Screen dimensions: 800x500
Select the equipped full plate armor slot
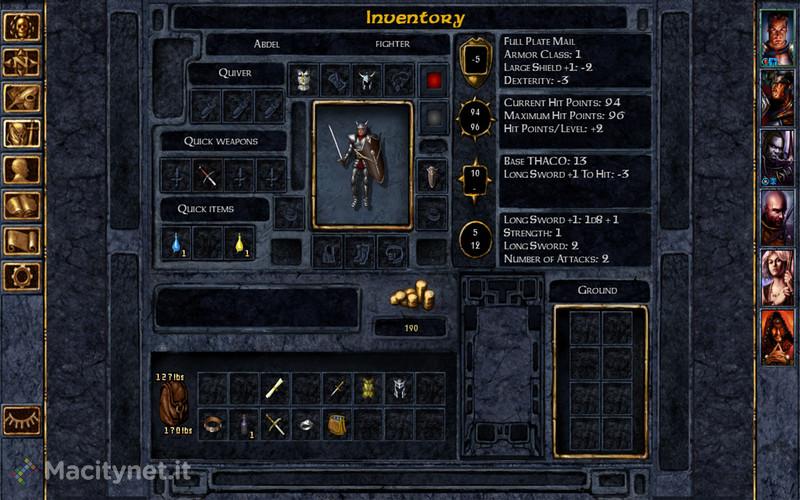(x=304, y=79)
